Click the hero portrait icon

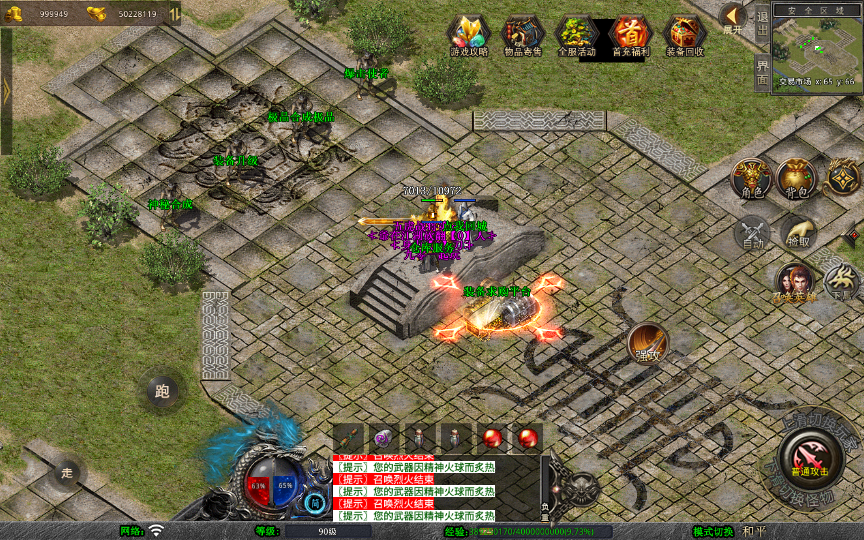795,281
